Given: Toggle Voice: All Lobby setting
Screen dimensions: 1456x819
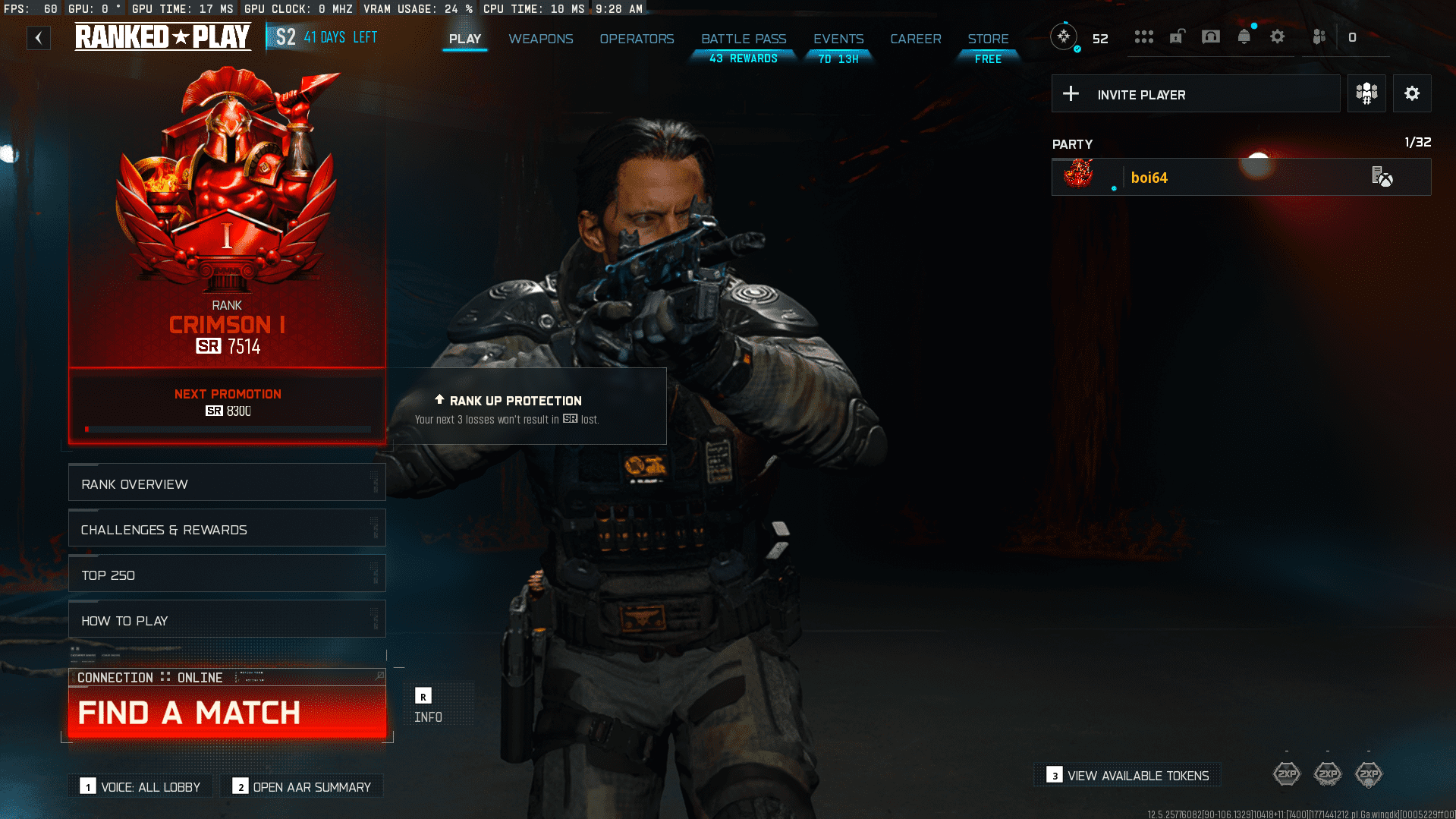Looking at the screenshot, I should click(x=140, y=786).
